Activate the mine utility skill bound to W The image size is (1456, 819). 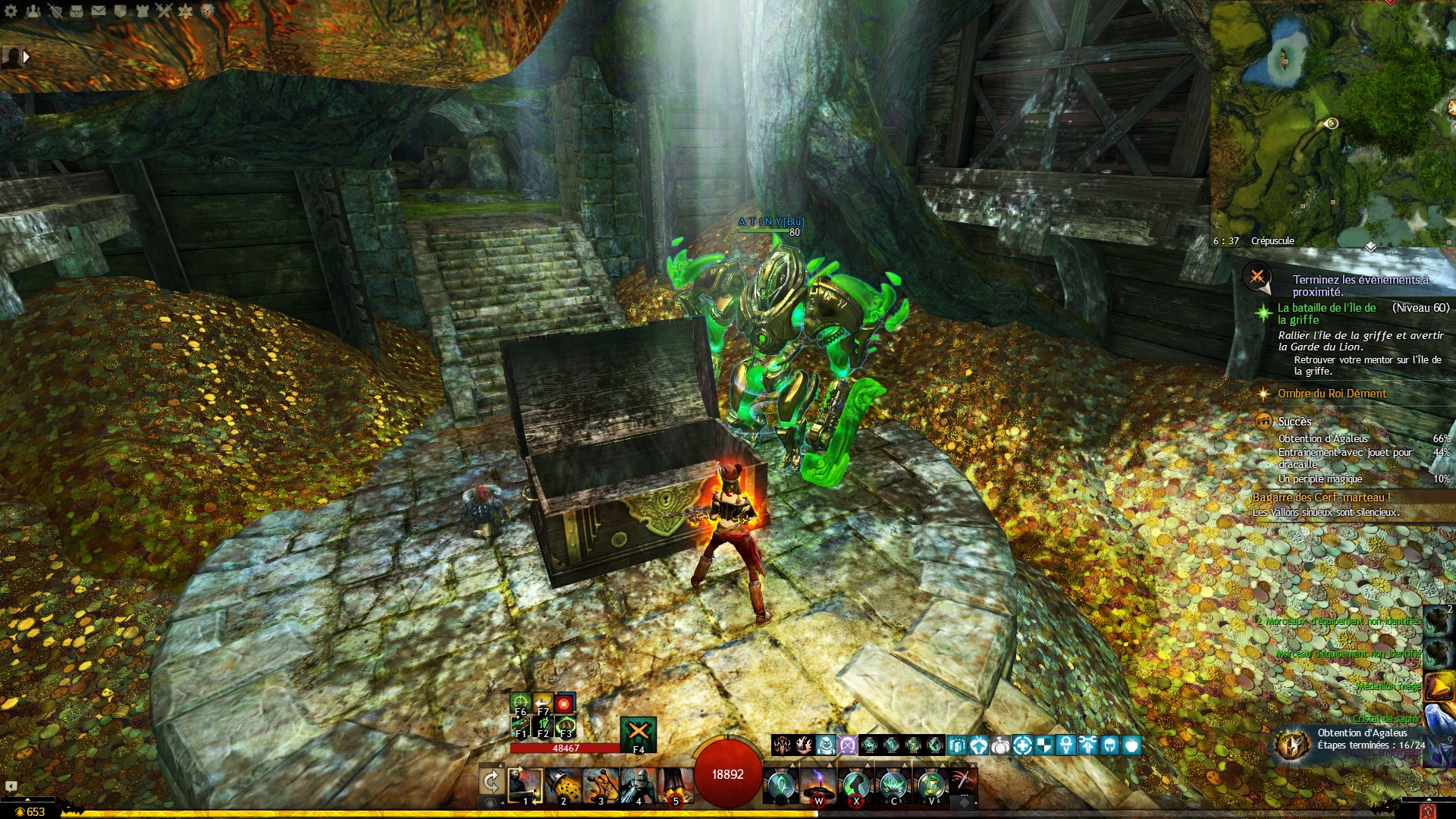[x=818, y=786]
